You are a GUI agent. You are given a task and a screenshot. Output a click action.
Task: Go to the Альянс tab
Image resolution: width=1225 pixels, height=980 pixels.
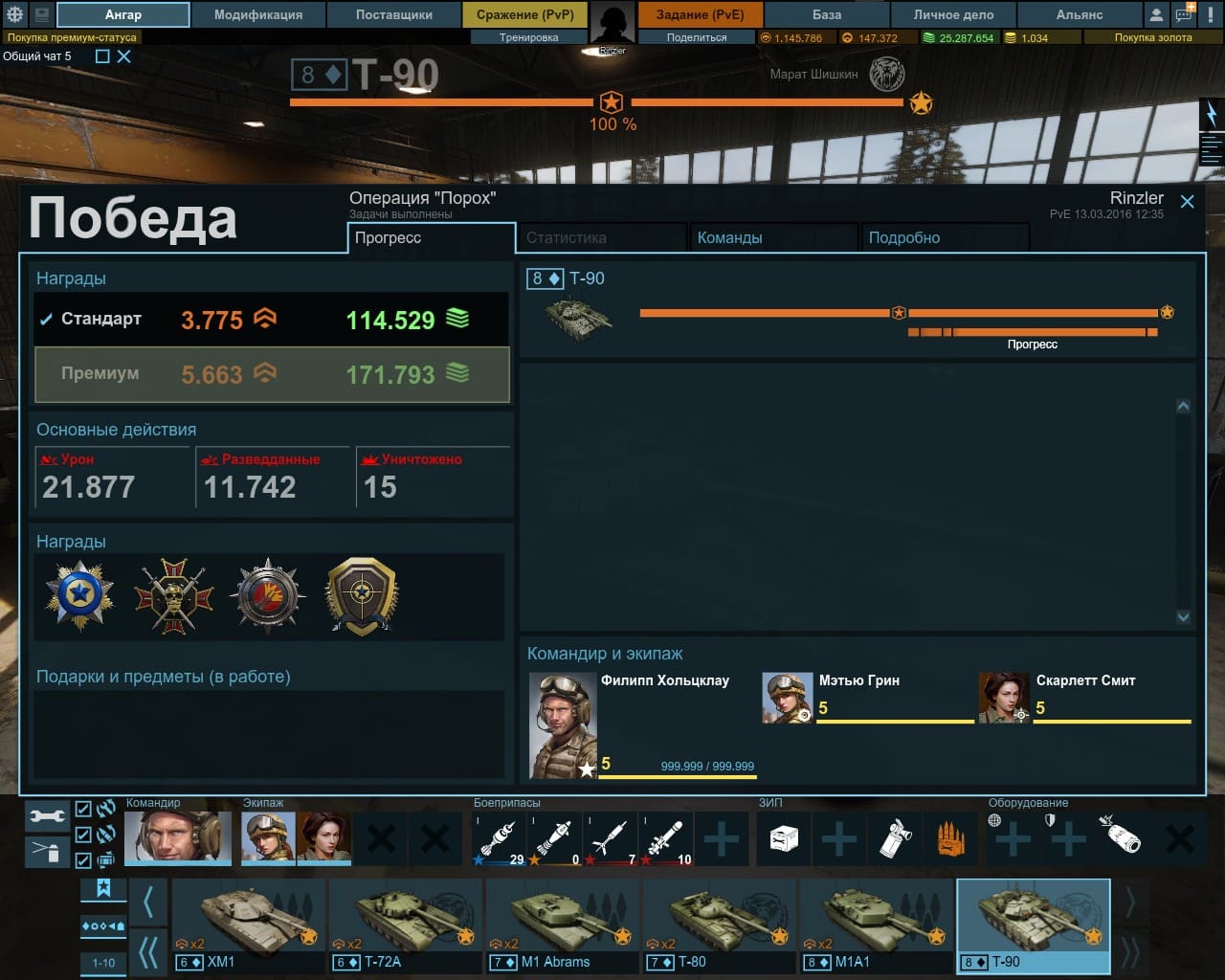pyautogui.click(x=1079, y=14)
